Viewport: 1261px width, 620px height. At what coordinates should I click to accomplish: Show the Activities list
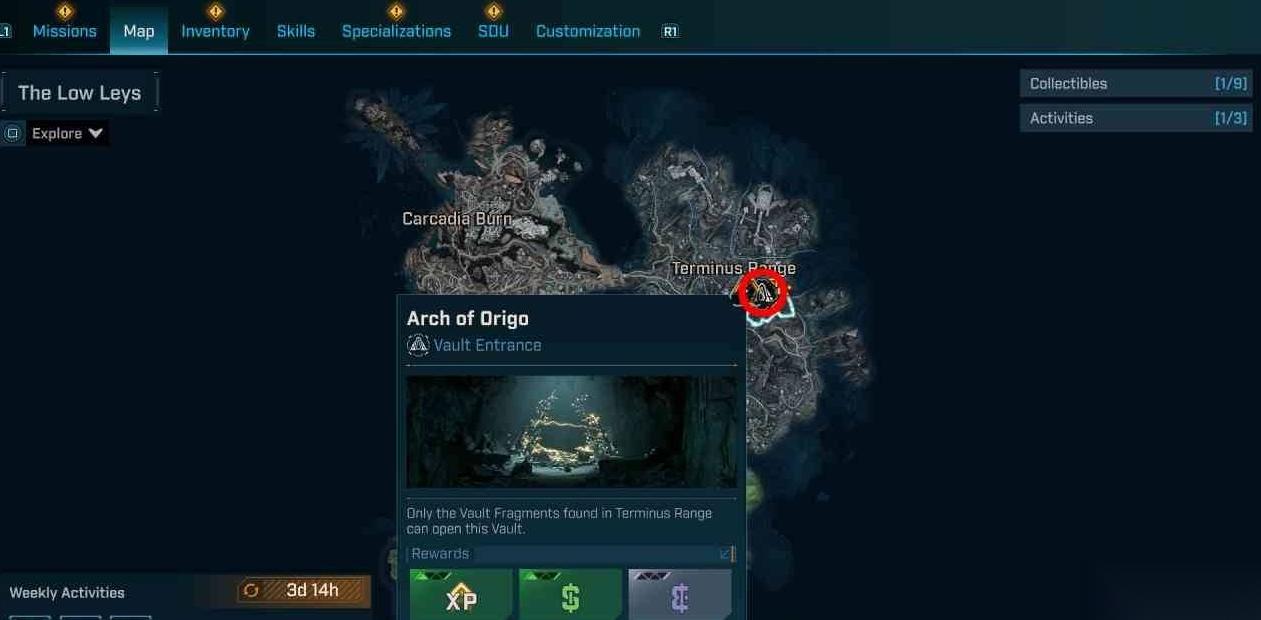1136,118
